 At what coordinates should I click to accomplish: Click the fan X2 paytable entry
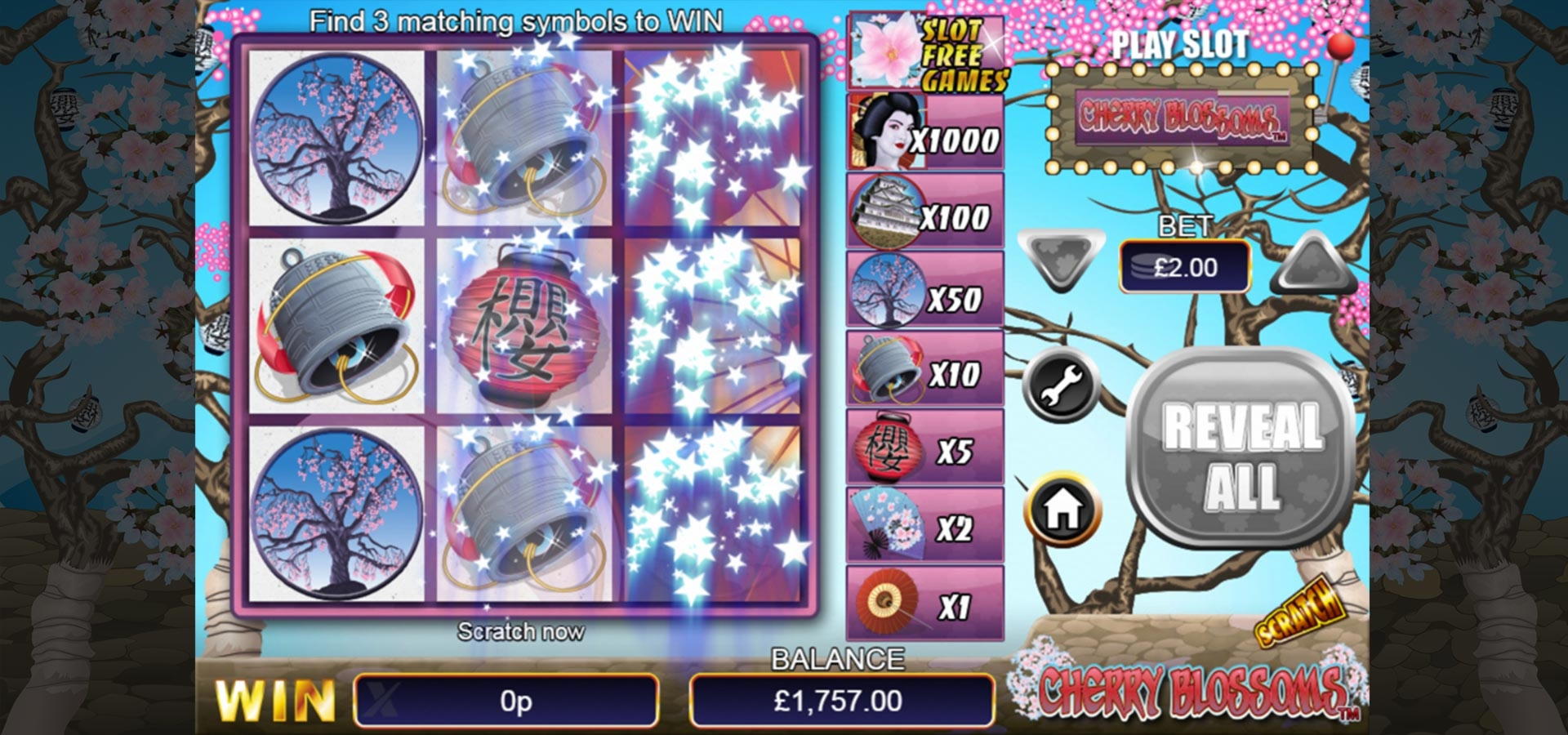[924, 525]
